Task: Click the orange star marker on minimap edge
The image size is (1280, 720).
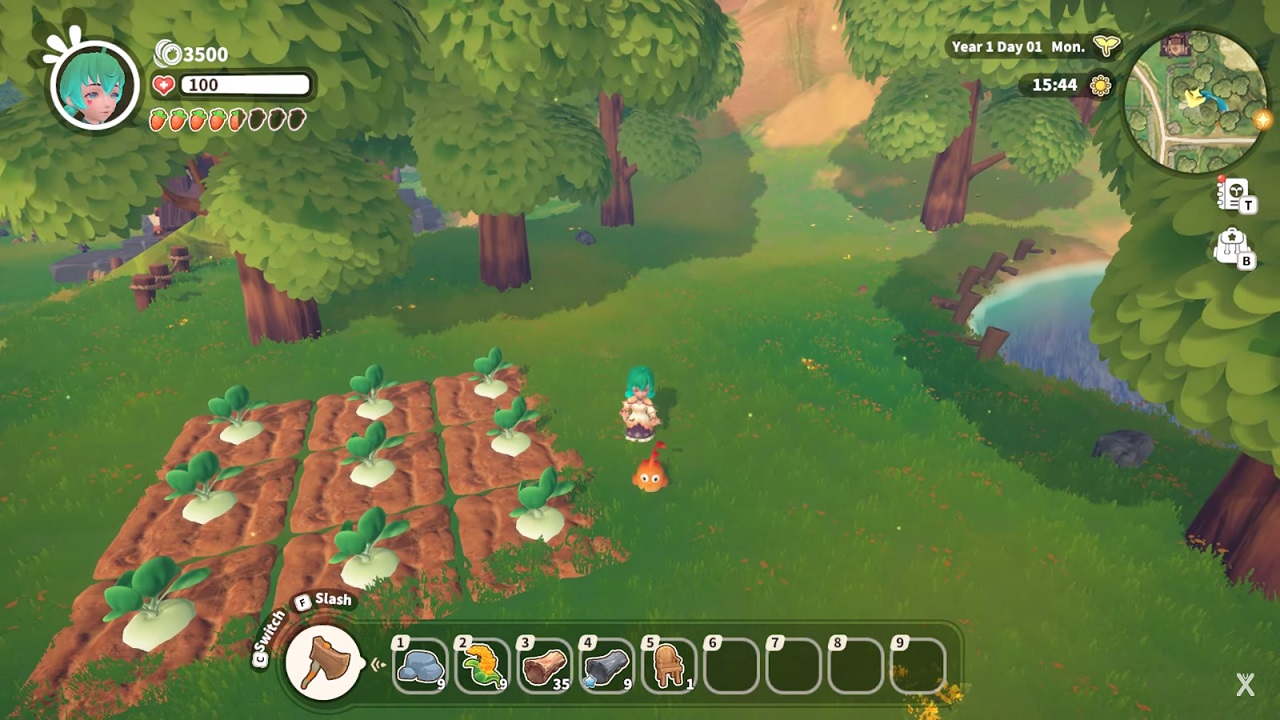Action: coord(1262,120)
